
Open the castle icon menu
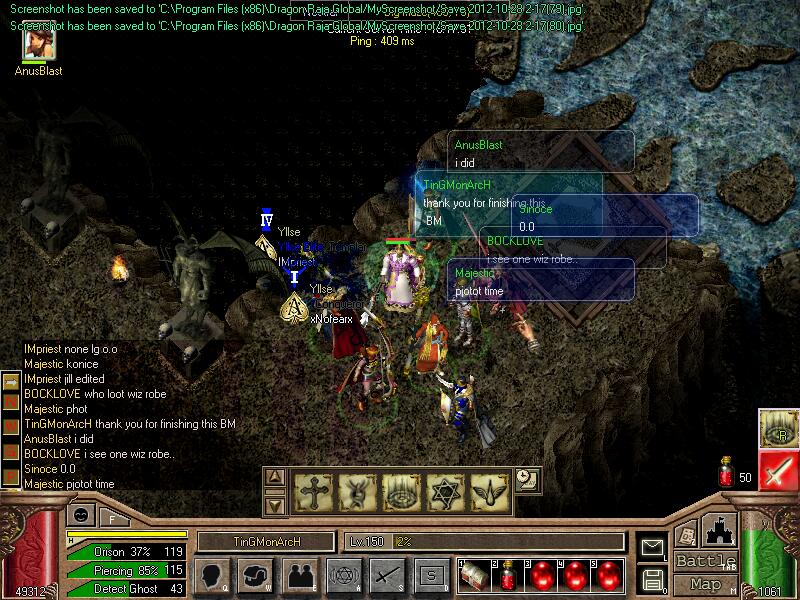pos(721,528)
